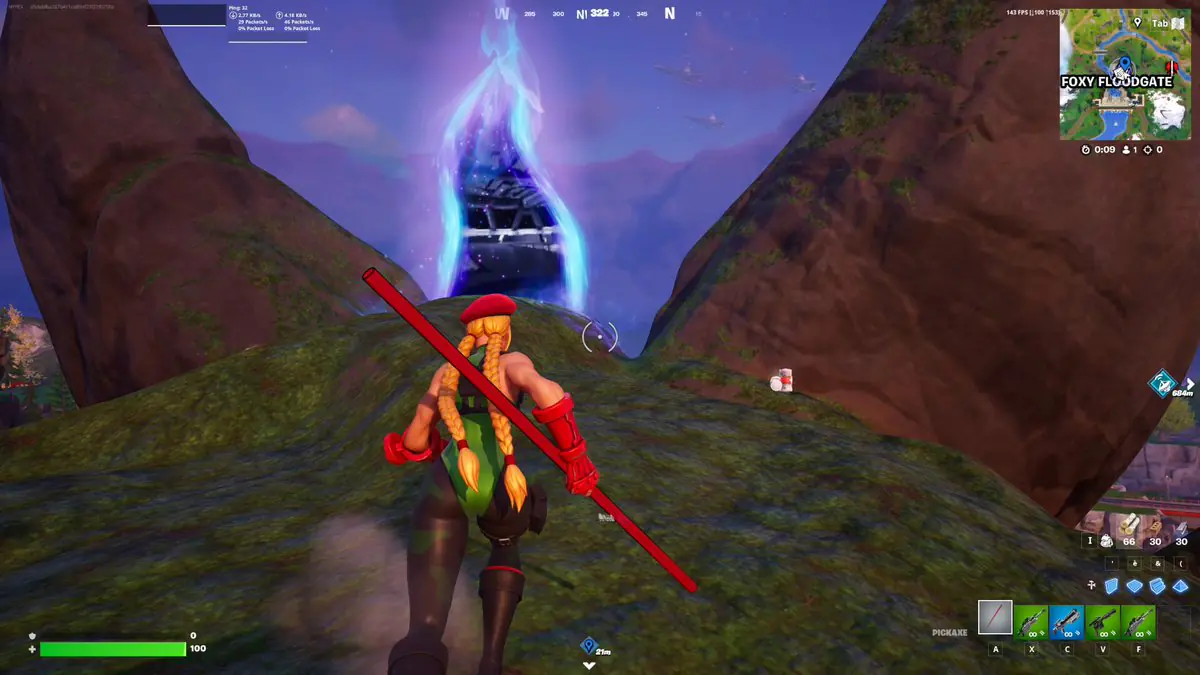1200x675 pixels.
Task: Select the pickaxe slot in the hotbar
Action: pos(995,617)
